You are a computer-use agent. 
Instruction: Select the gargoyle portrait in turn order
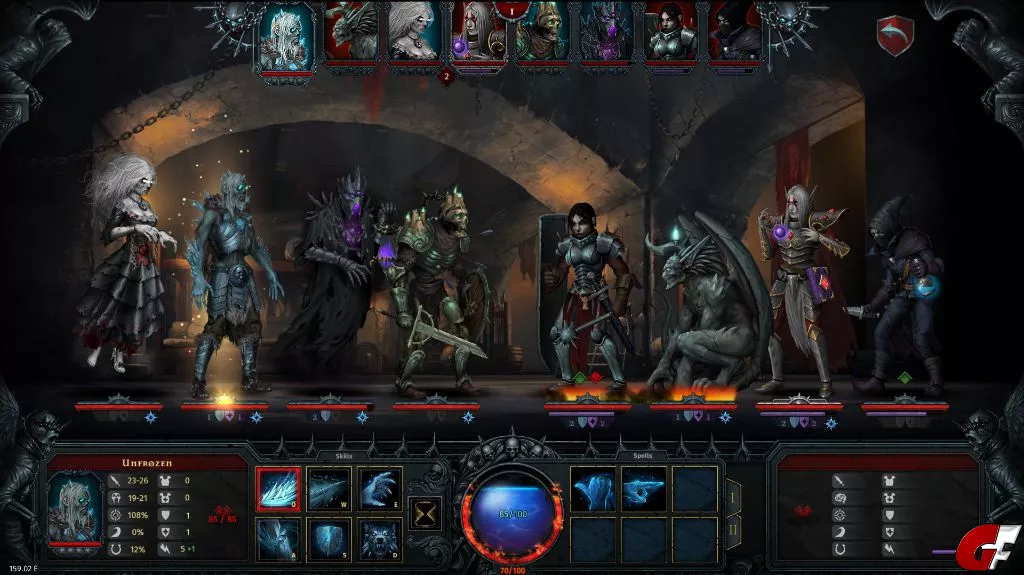point(351,32)
